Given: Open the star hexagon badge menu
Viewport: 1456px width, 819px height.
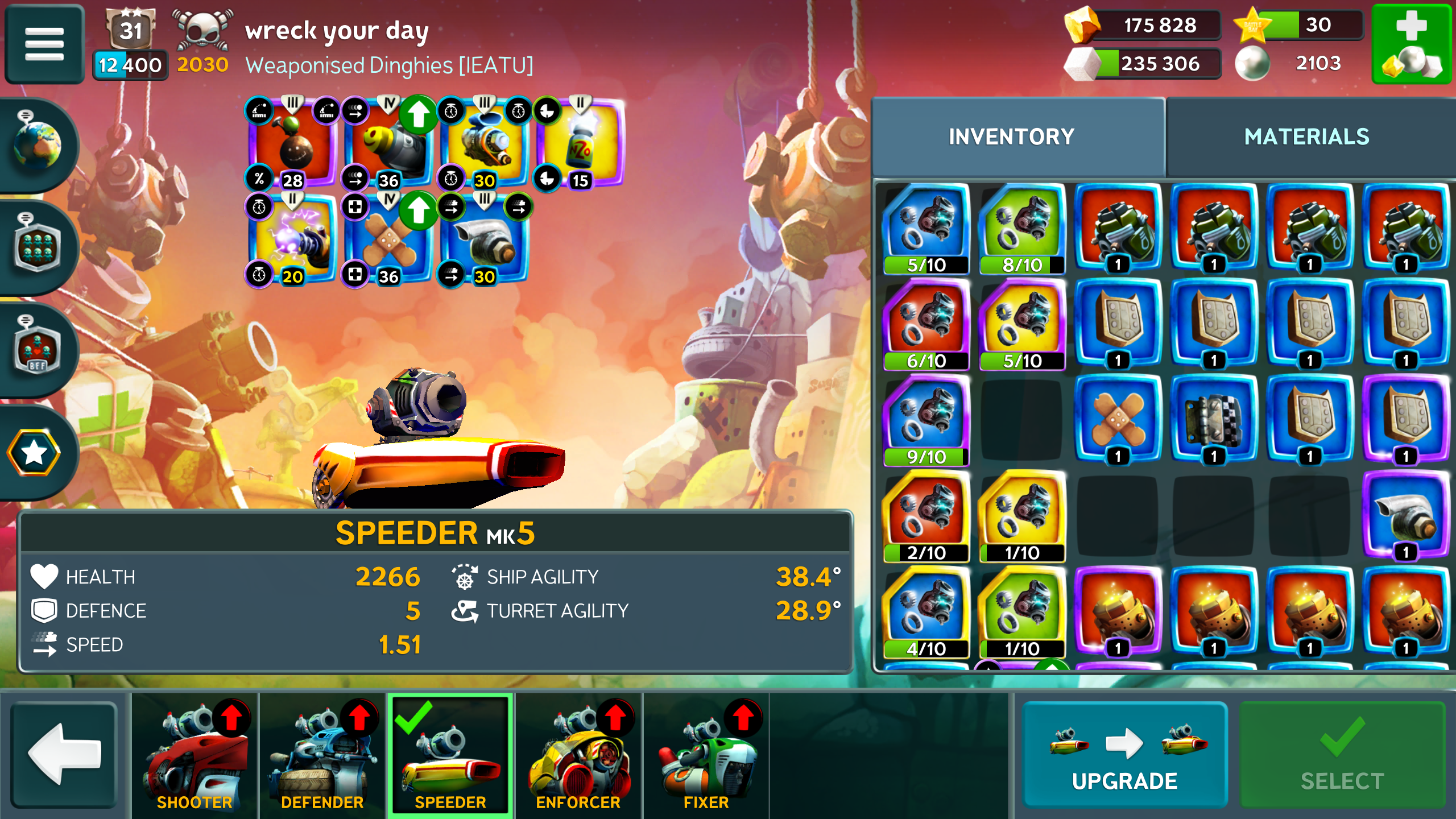Looking at the screenshot, I should click(34, 452).
